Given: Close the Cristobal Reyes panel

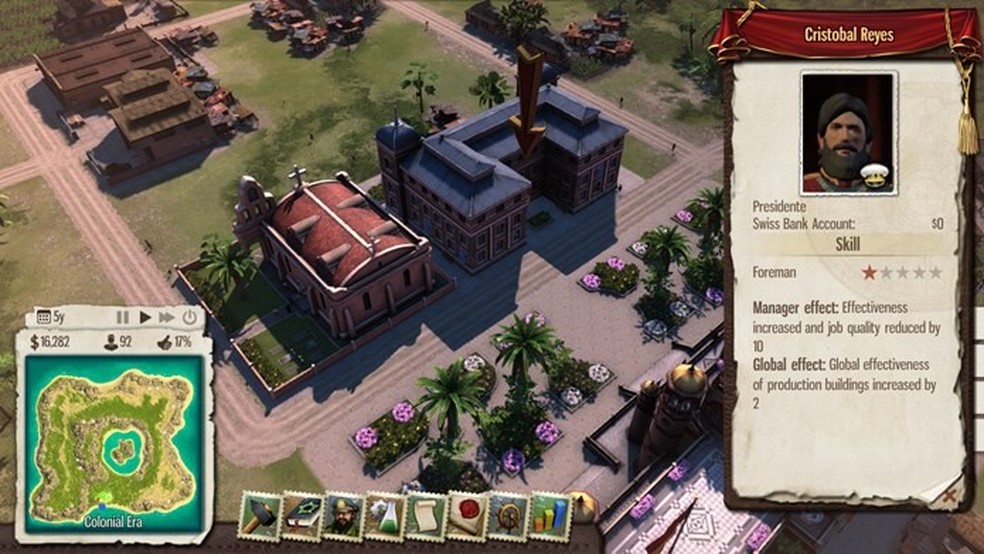Looking at the screenshot, I should [948, 494].
